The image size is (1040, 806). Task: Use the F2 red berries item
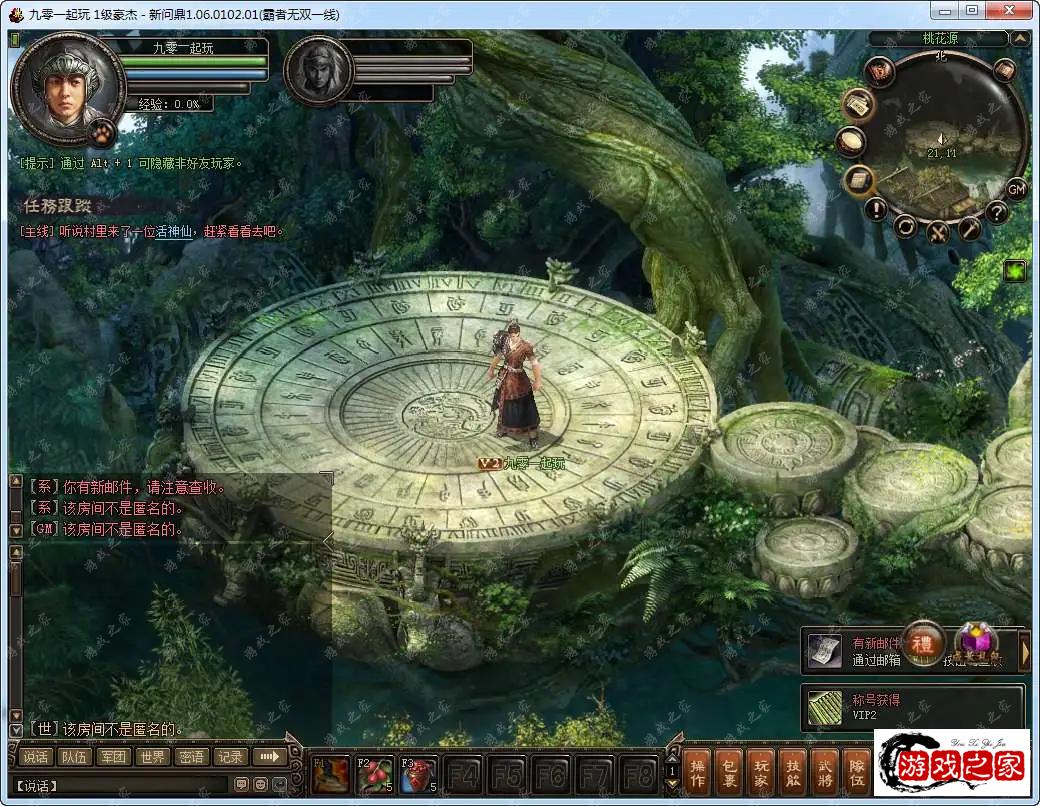coord(376,774)
